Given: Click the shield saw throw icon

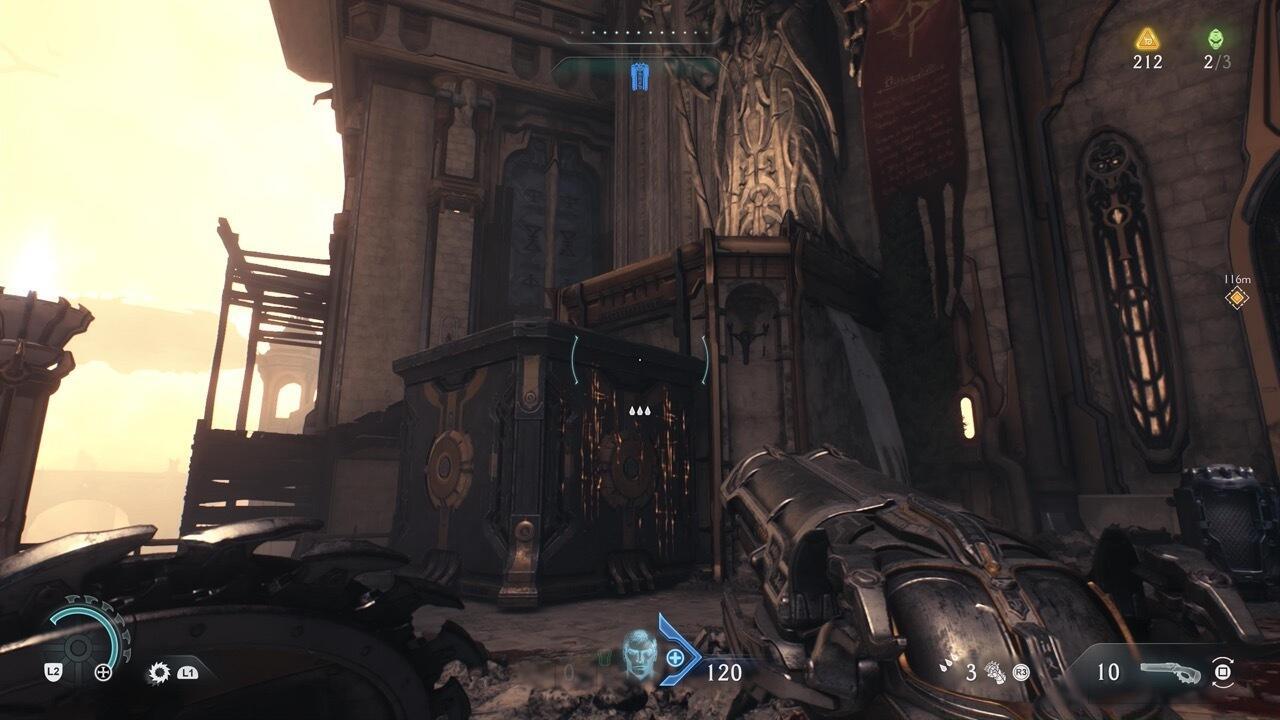Looking at the screenshot, I should point(158,673).
